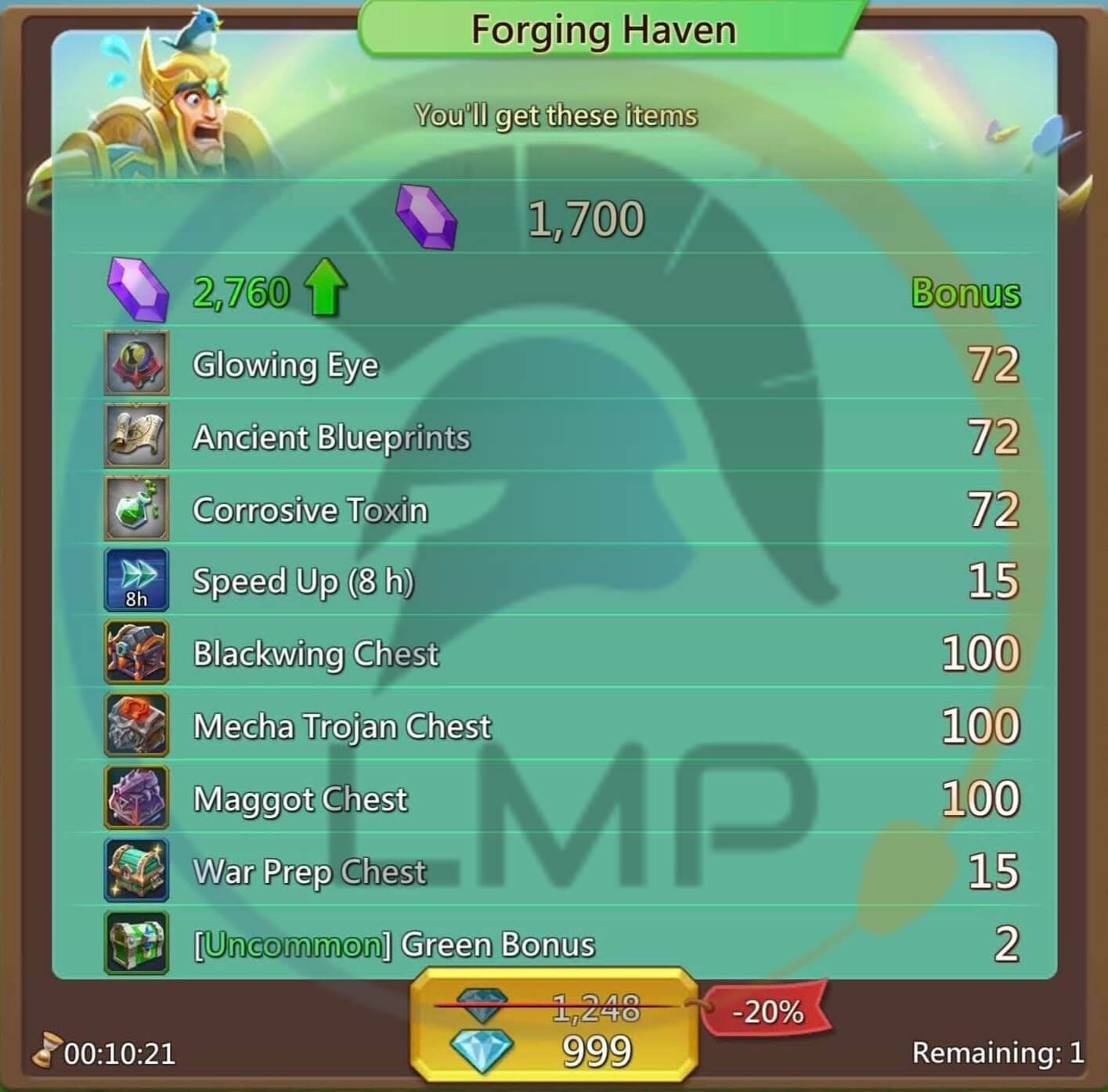The width and height of the screenshot is (1108, 1092).
Task: Select the Bonus column header
Action: pyautogui.click(x=965, y=293)
